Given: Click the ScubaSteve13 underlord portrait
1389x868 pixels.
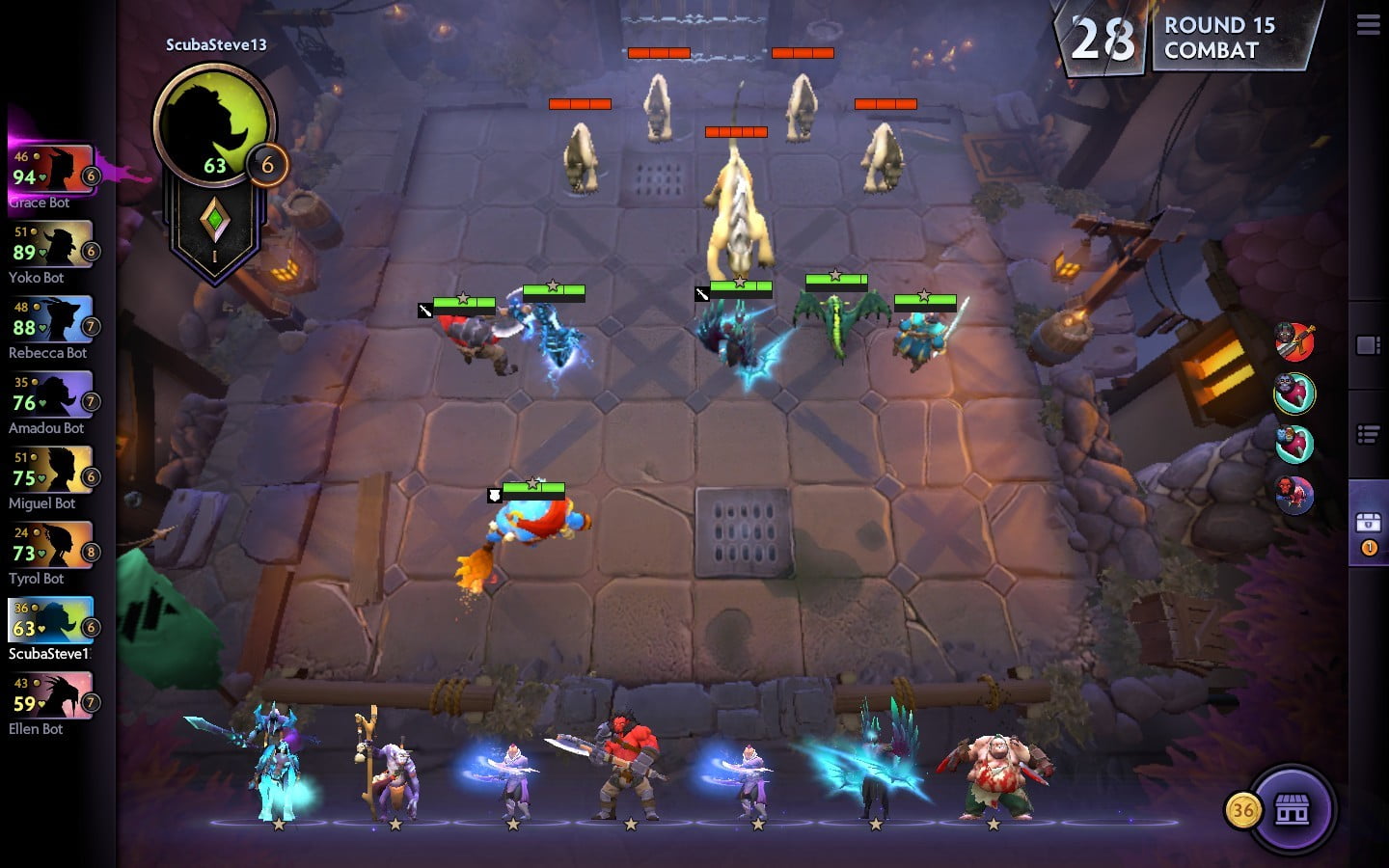Looking at the screenshot, I should (x=214, y=125).
